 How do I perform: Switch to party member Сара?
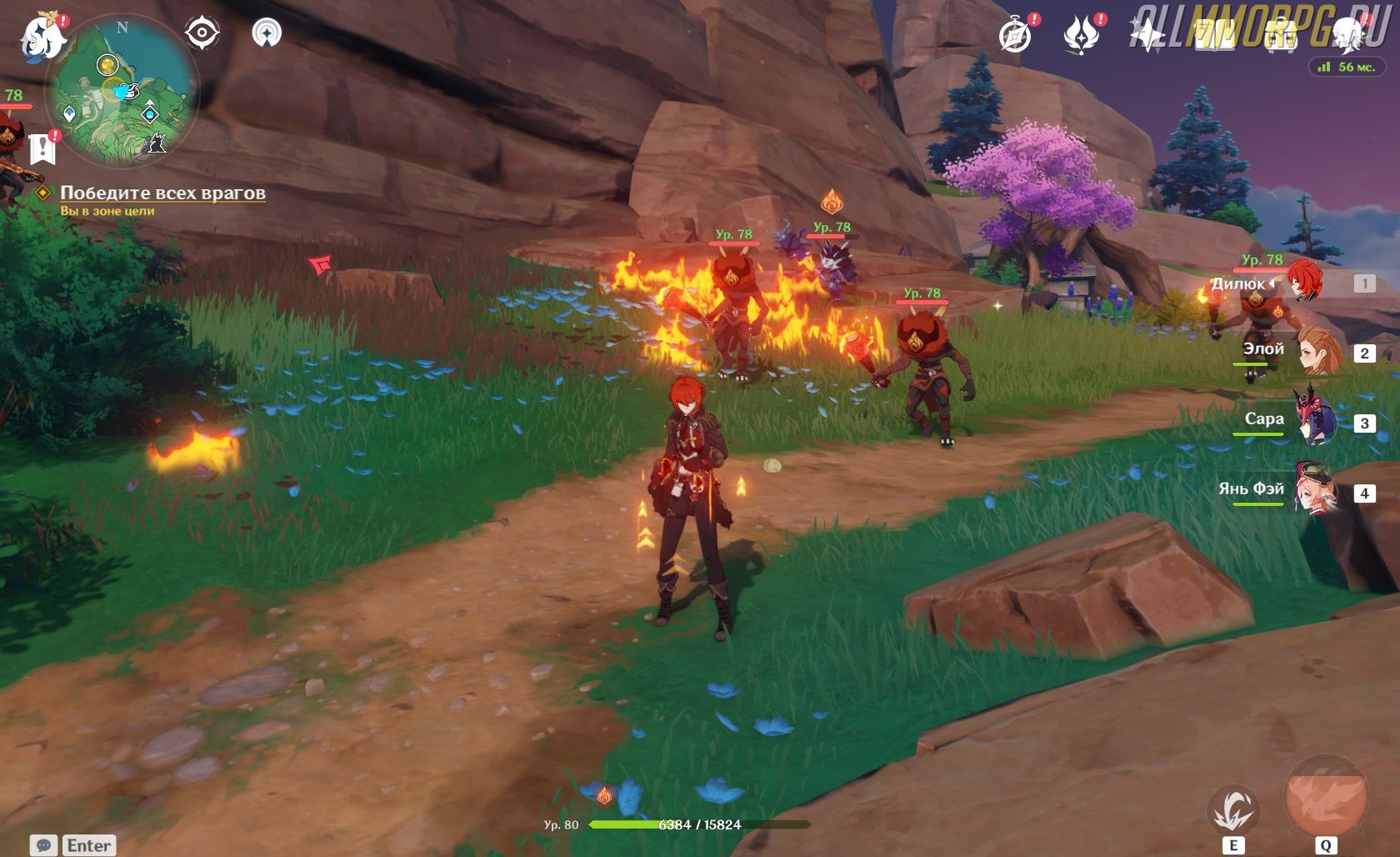click(x=1314, y=421)
